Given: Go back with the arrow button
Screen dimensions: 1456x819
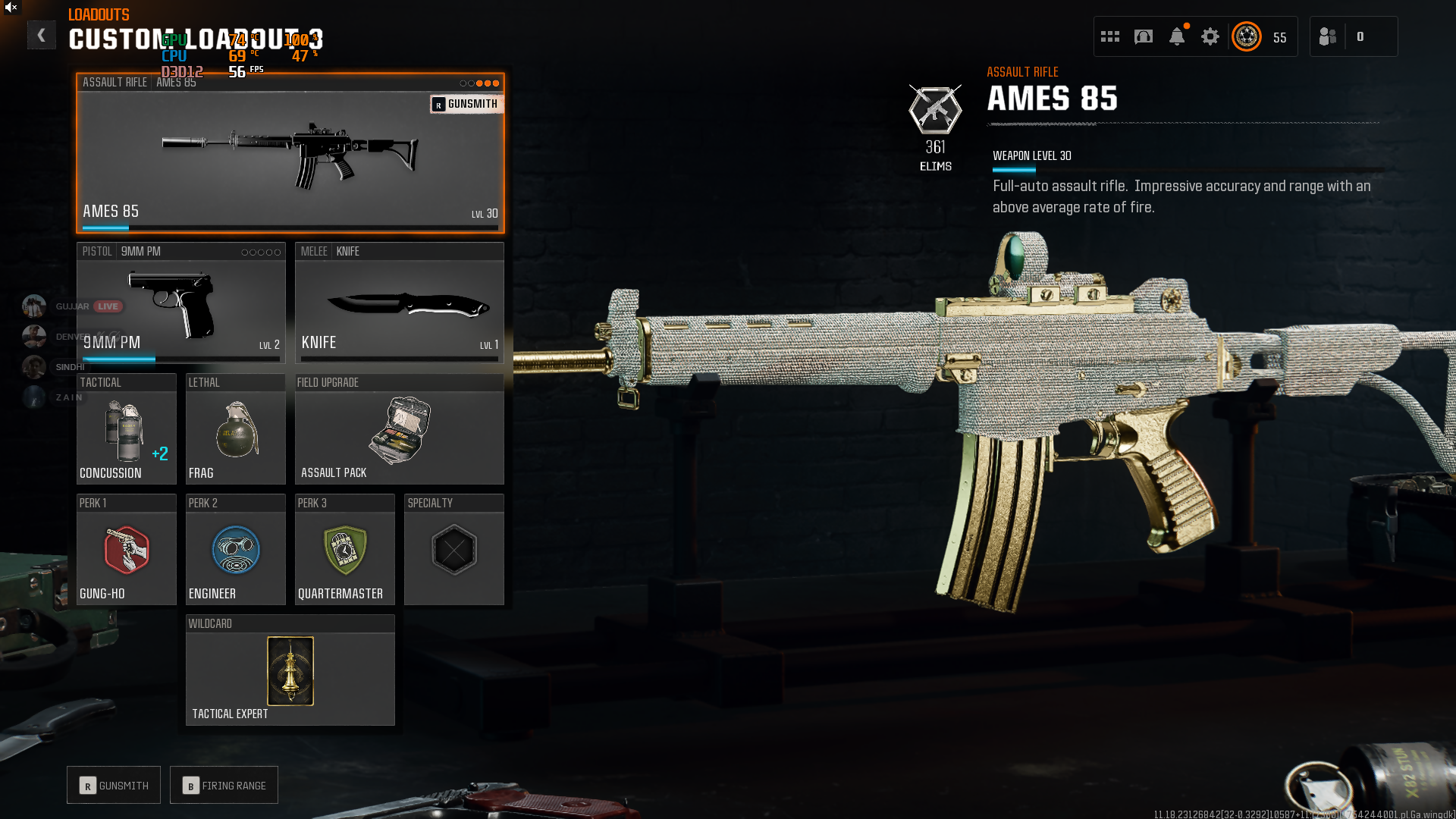Looking at the screenshot, I should 42,36.
